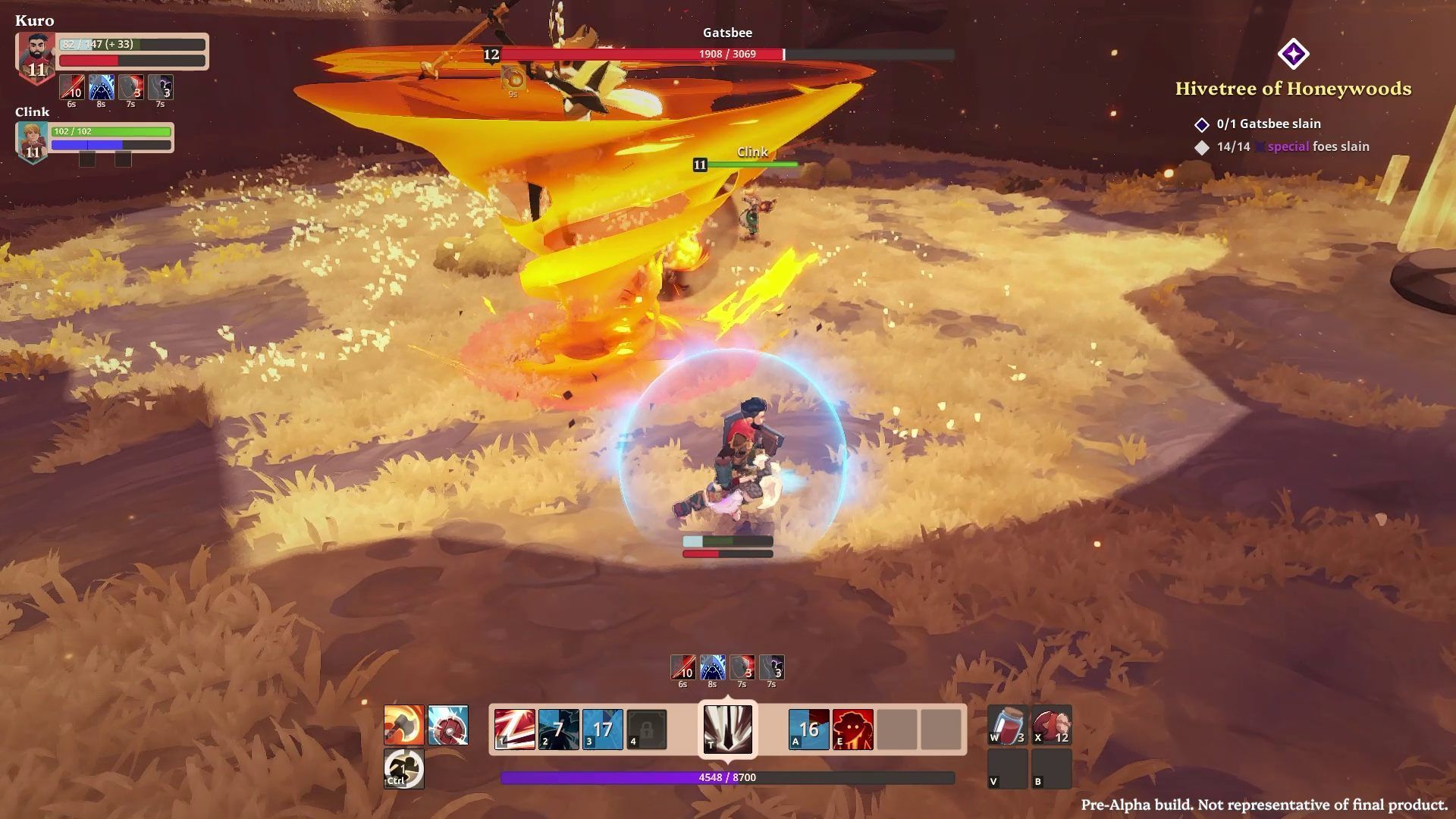Use the Ctrl dodge ability icon
This screenshot has width=1456, height=819.
click(x=403, y=768)
